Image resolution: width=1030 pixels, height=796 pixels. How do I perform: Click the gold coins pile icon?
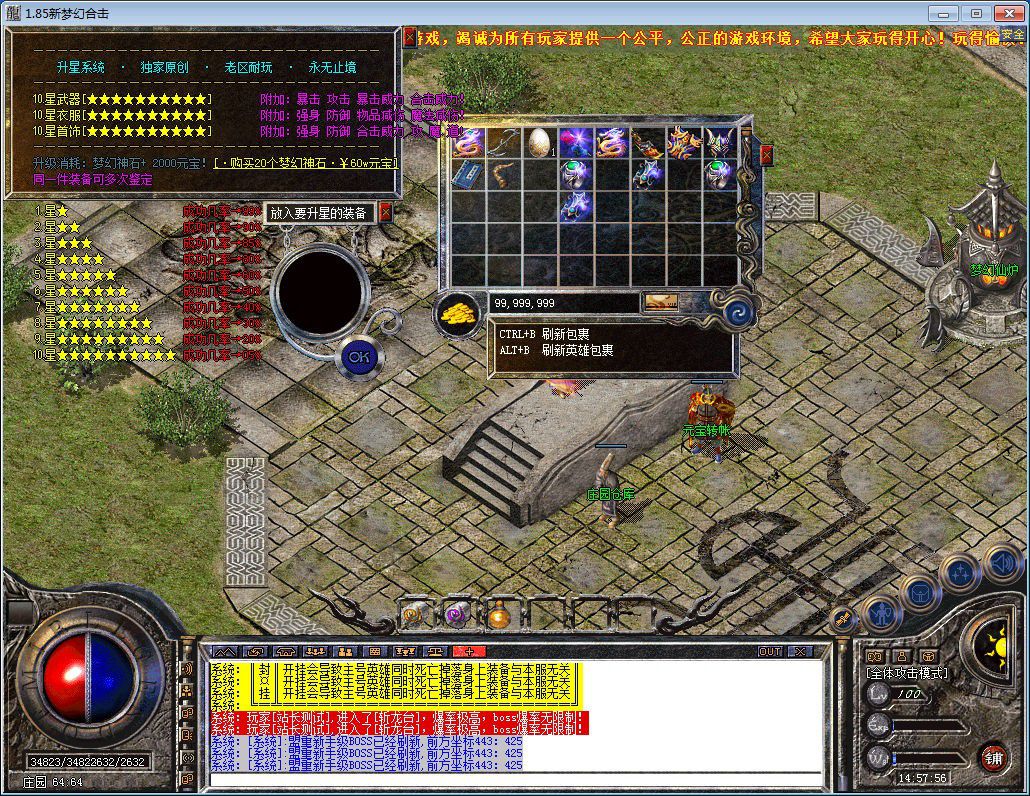[x=459, y=312]
